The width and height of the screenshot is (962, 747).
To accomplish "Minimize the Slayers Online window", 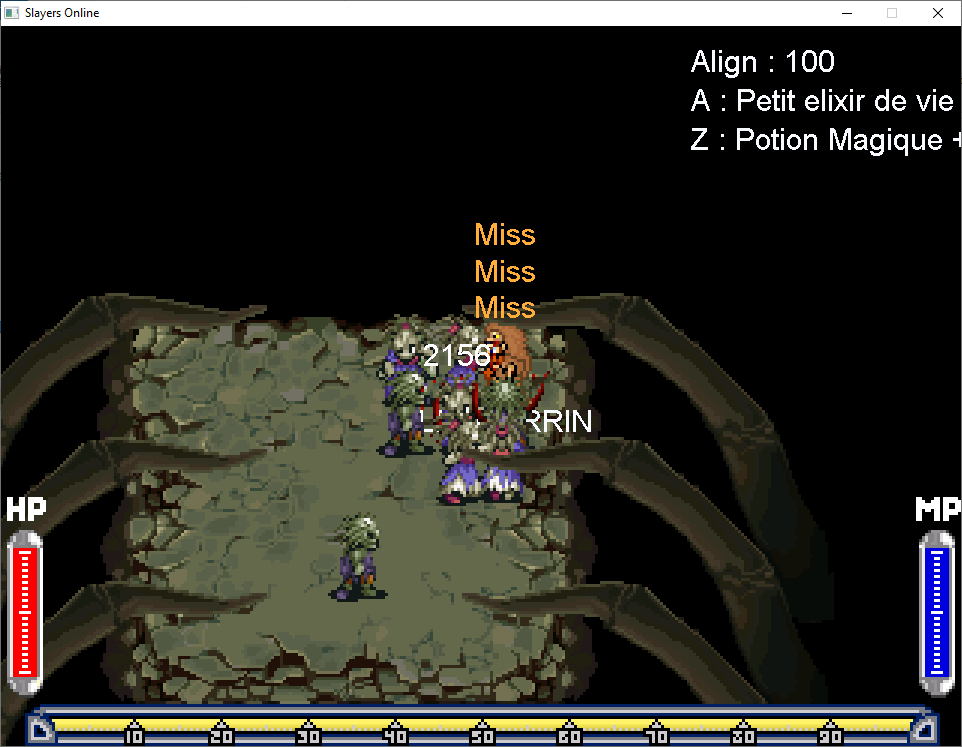I will [x=846, y=13].
